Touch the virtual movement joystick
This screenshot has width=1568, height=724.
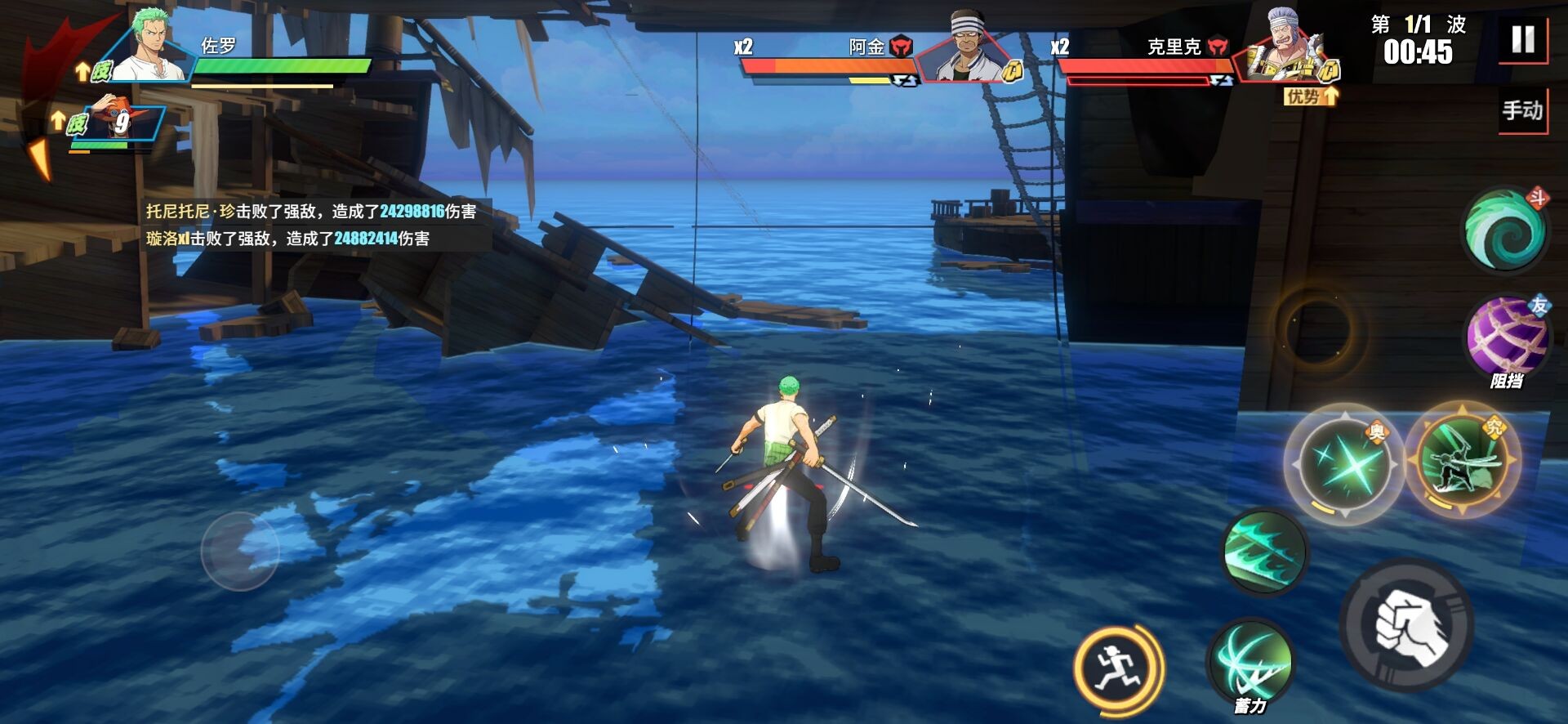coord(240,552)
